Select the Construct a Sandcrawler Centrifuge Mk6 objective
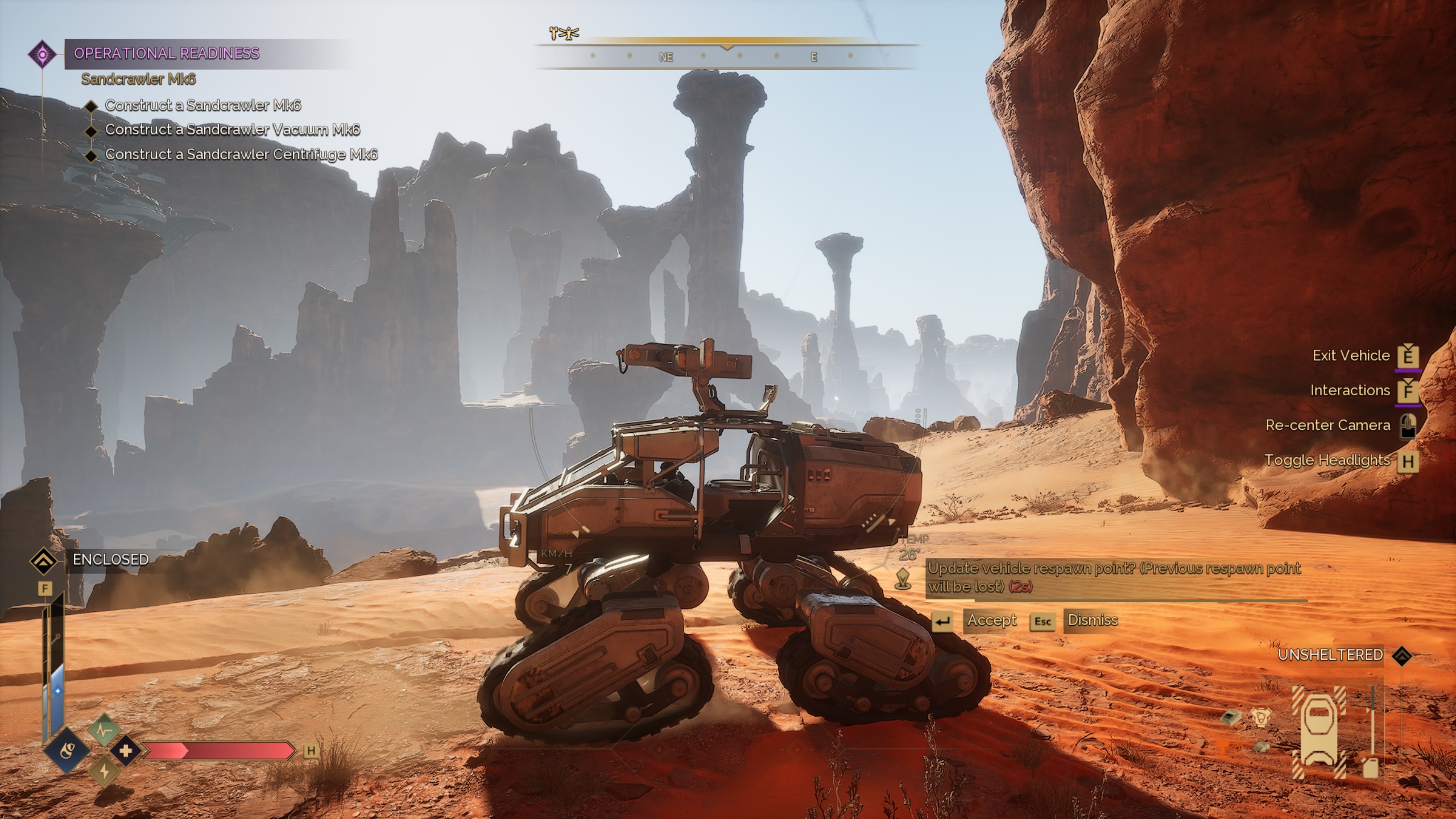The width and height of the screenshot is (1456, 819). pos(241,154)
